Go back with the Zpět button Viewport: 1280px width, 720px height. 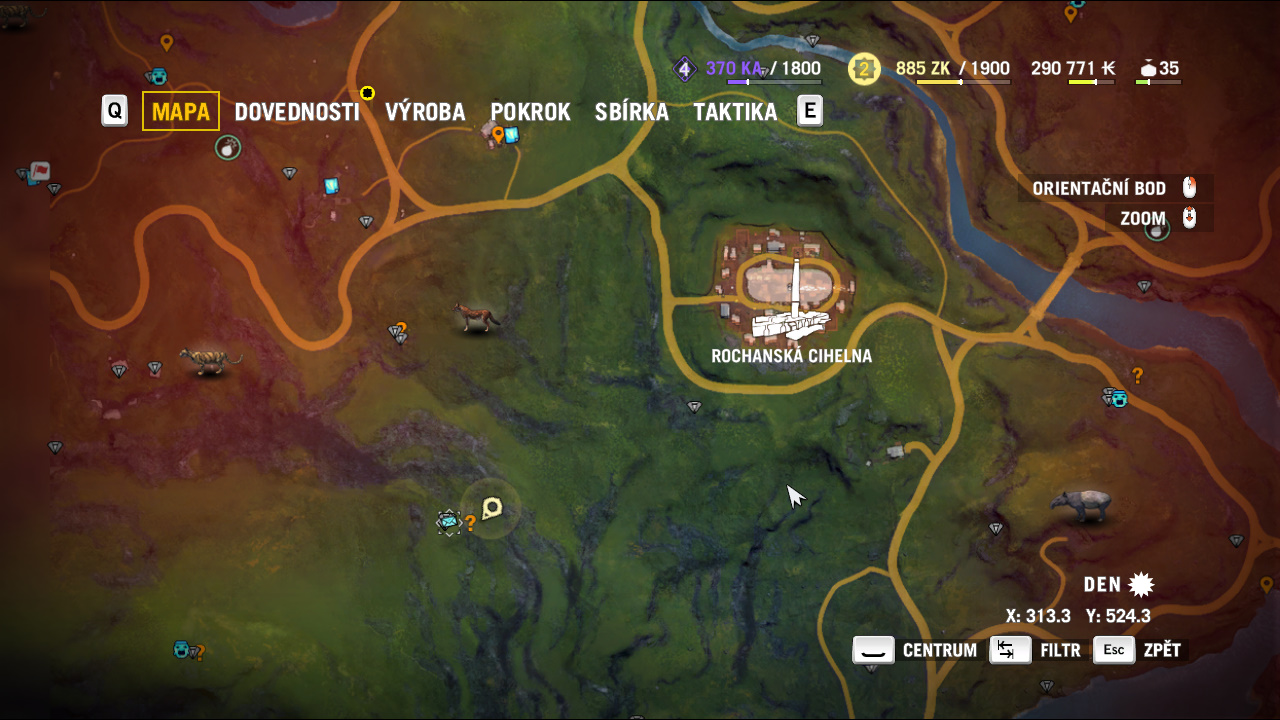click(x=1140, y=650)
